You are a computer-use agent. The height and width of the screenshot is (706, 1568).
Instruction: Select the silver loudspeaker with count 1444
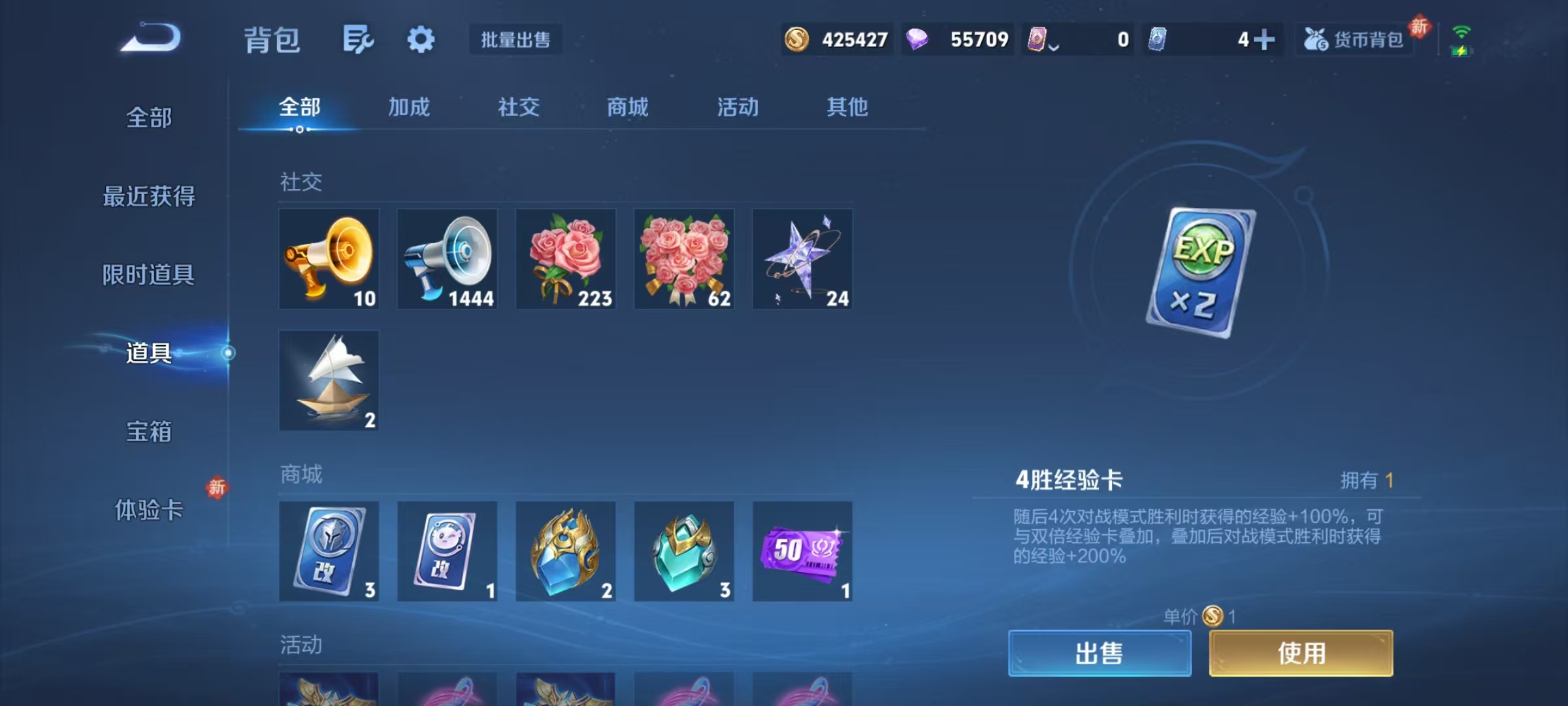(x=448, y=259)
